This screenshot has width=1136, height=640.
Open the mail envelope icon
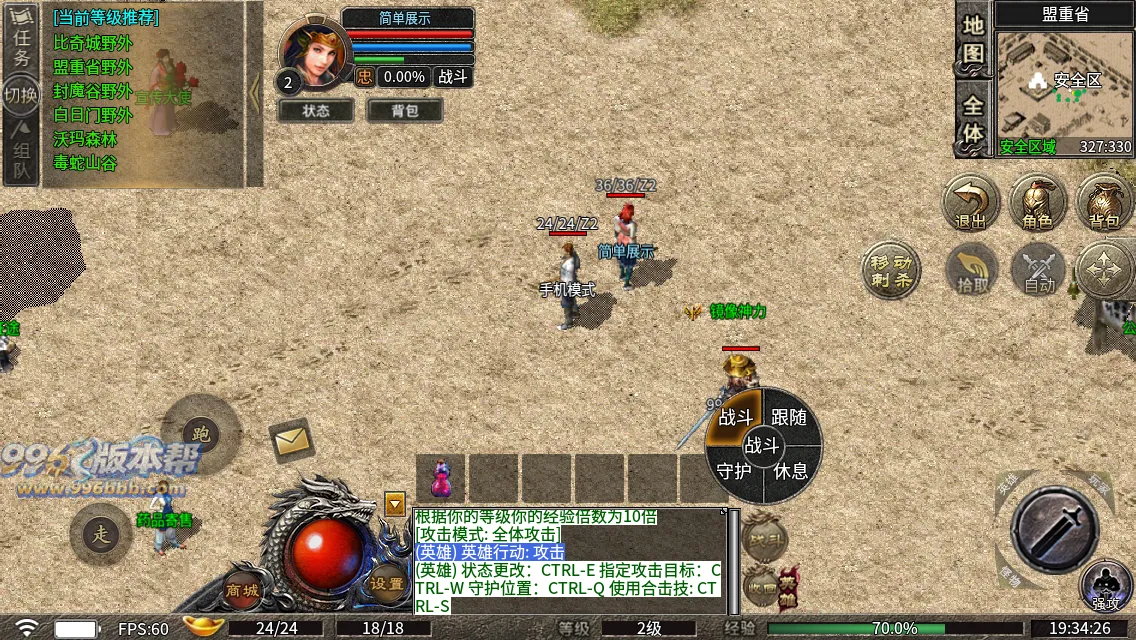(x=292, y=440)
